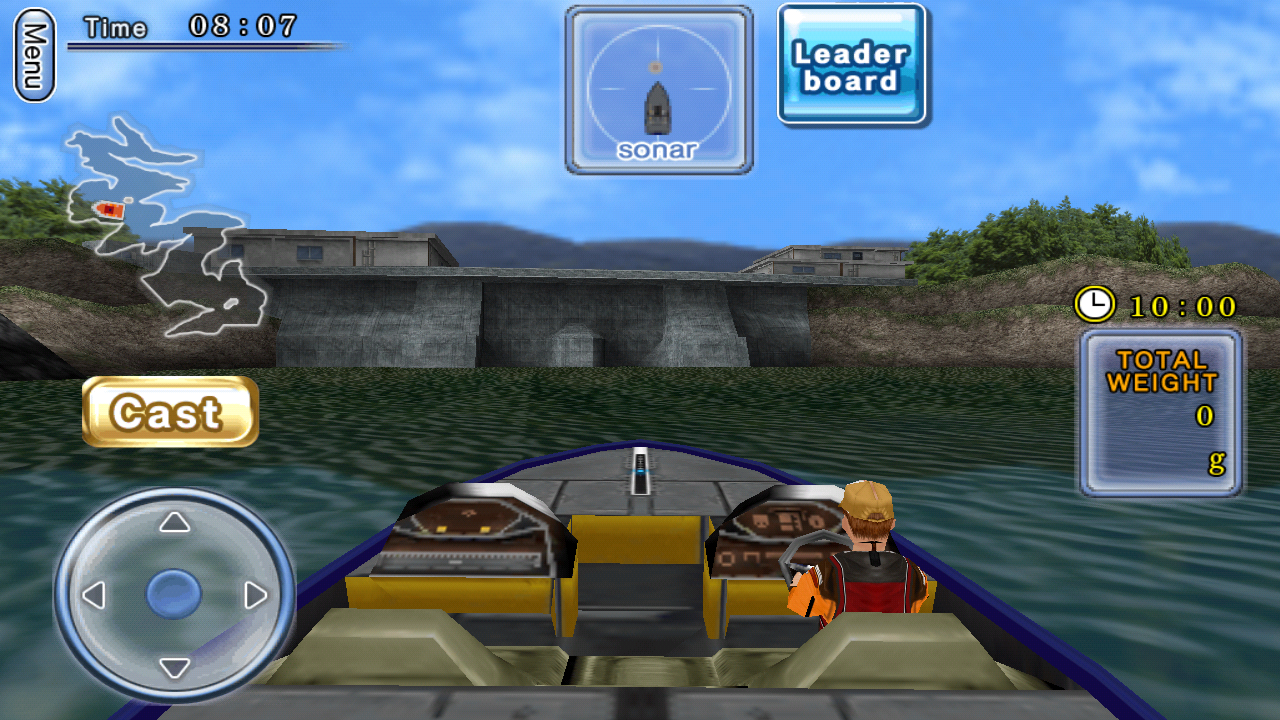The width and height of the screenshot is (1280, 720).
Task: Click the clock timer icon showing 10:00
Action: pos(1099,305)
